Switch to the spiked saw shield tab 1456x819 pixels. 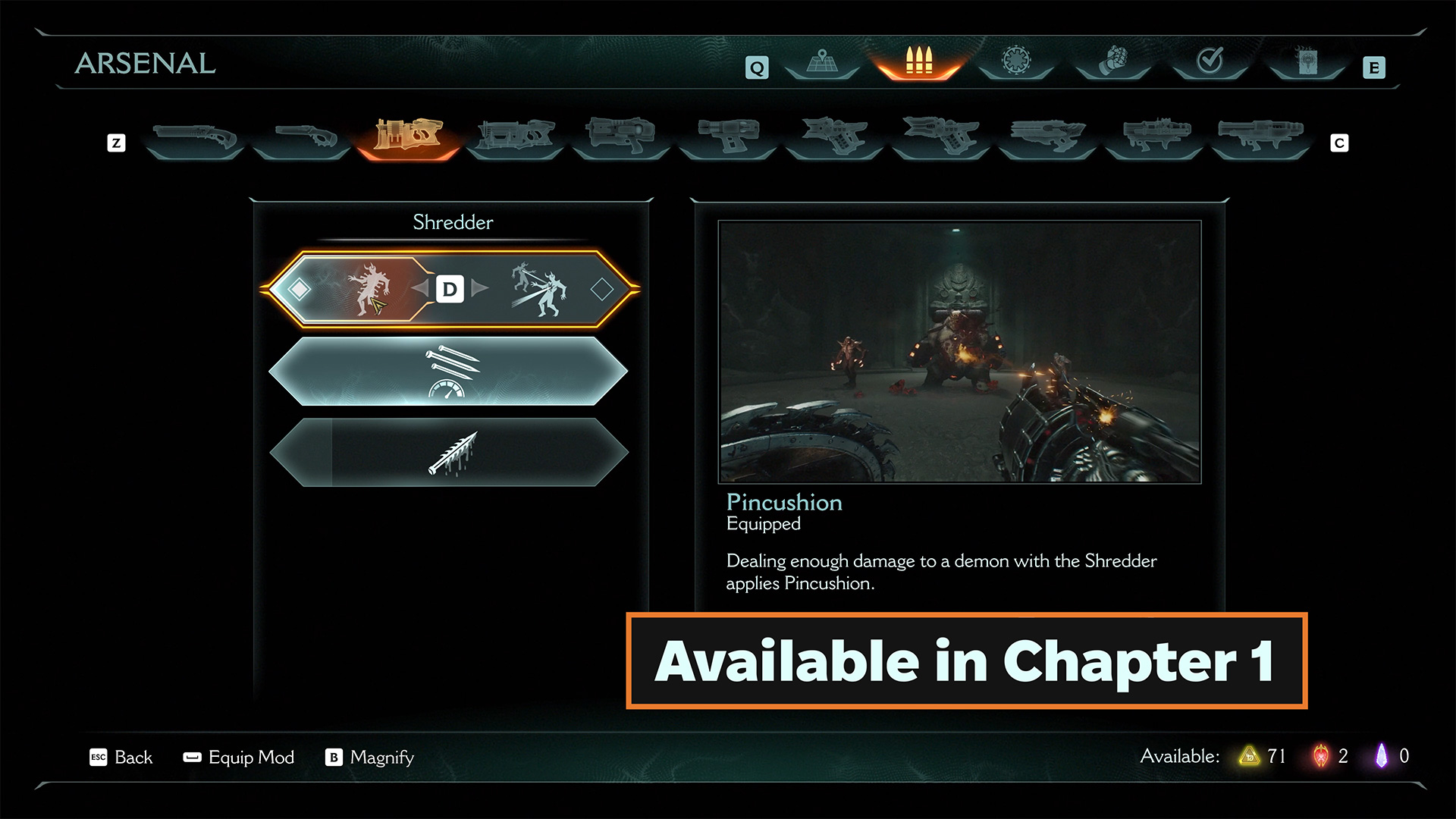(x=1015, y=62)
